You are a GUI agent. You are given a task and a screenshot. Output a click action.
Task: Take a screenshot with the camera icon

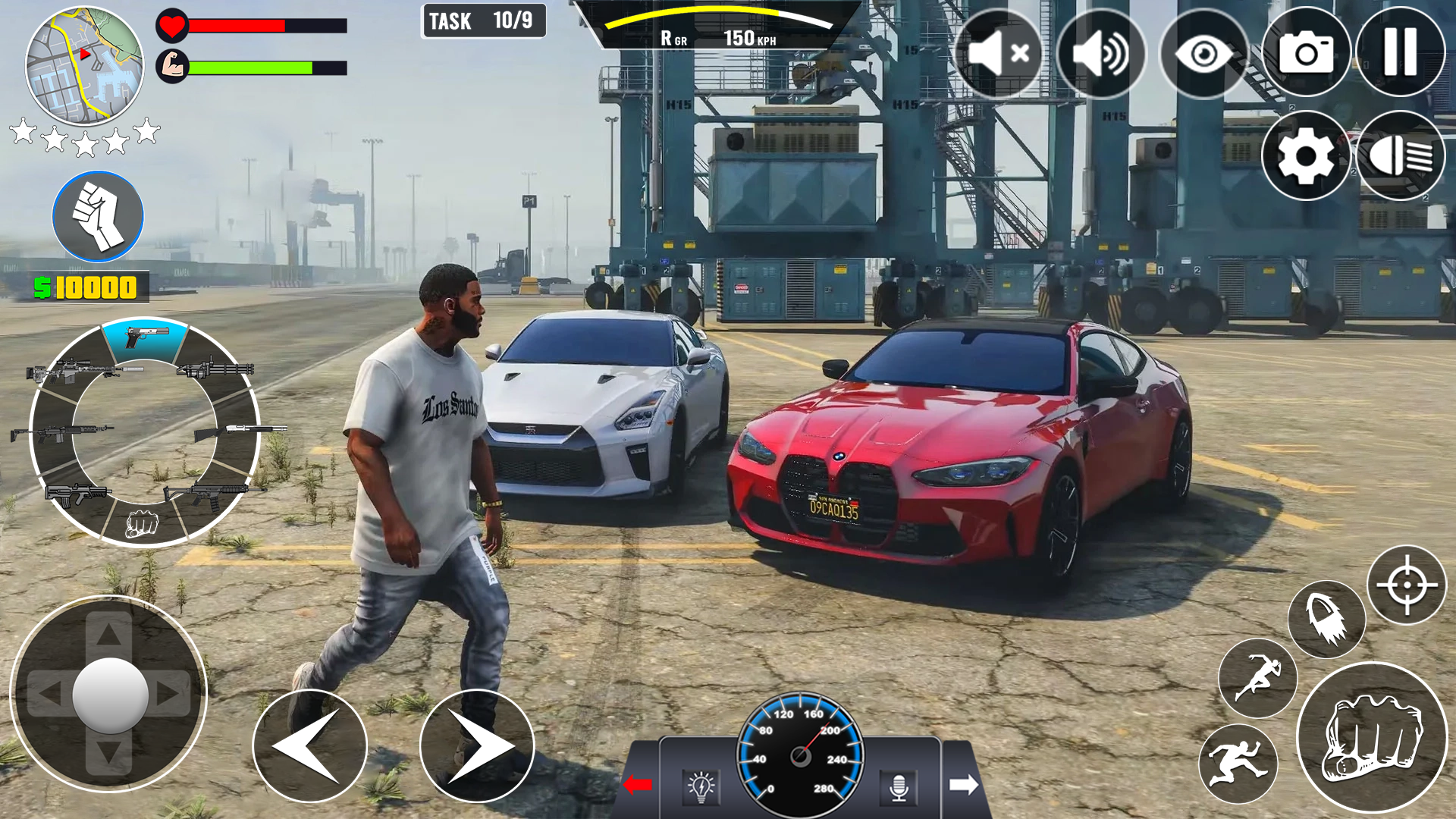pyautogui.click(x=1305, y=52)
